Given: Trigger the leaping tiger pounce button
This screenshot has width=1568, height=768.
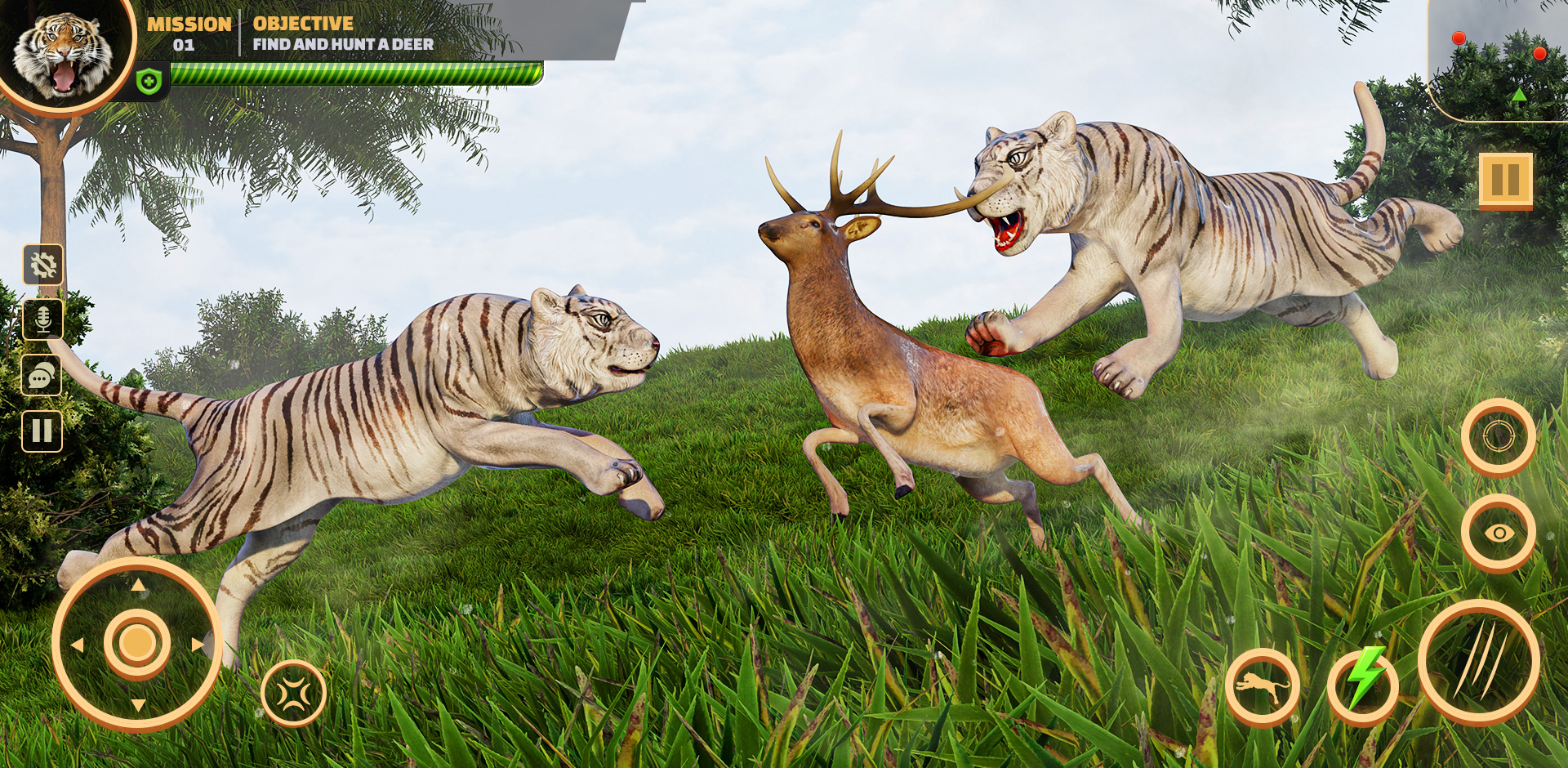Looking at the screenshot, I should click(x=1262, y=687).
